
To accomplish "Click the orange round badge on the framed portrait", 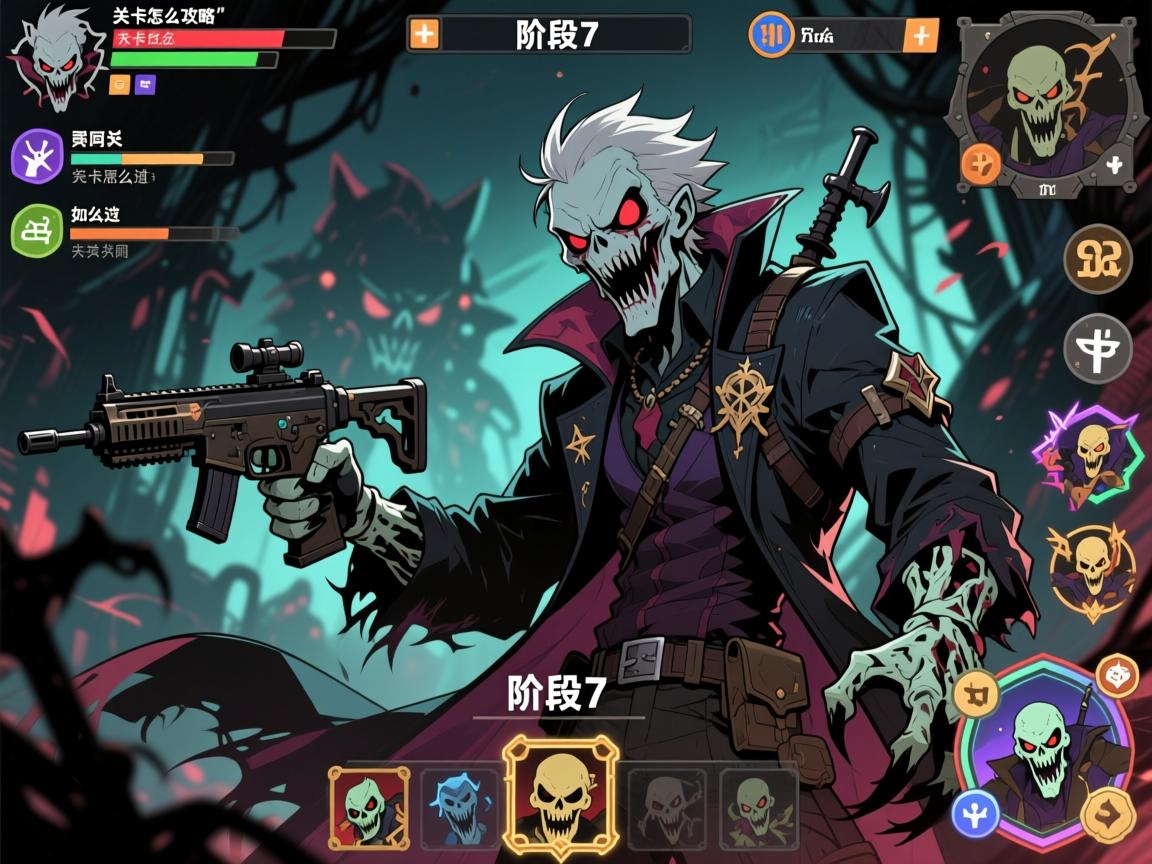I will [981, 165].
